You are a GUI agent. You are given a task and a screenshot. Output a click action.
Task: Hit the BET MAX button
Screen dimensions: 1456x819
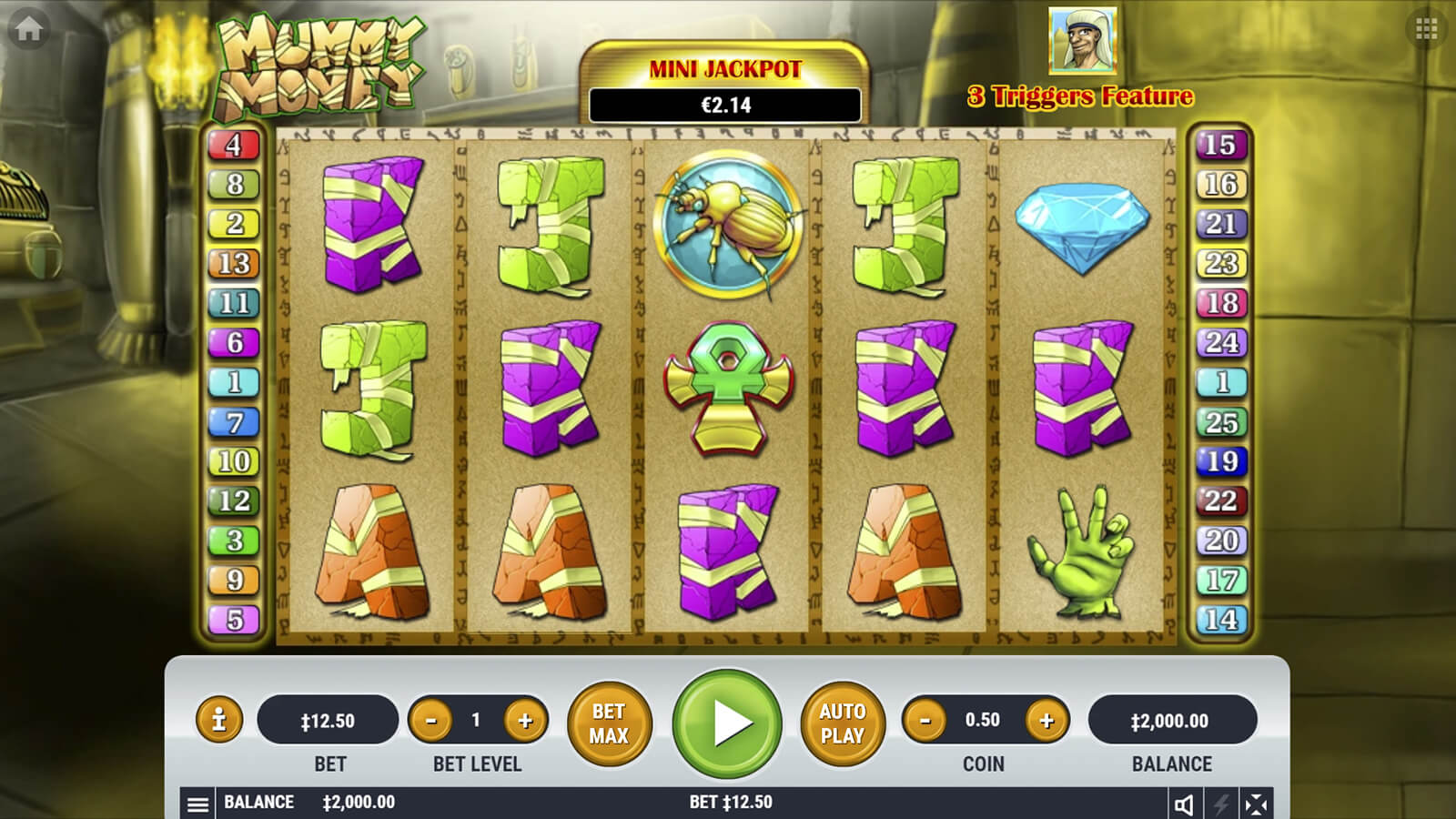pyautogui.click(x=609, y=723)
